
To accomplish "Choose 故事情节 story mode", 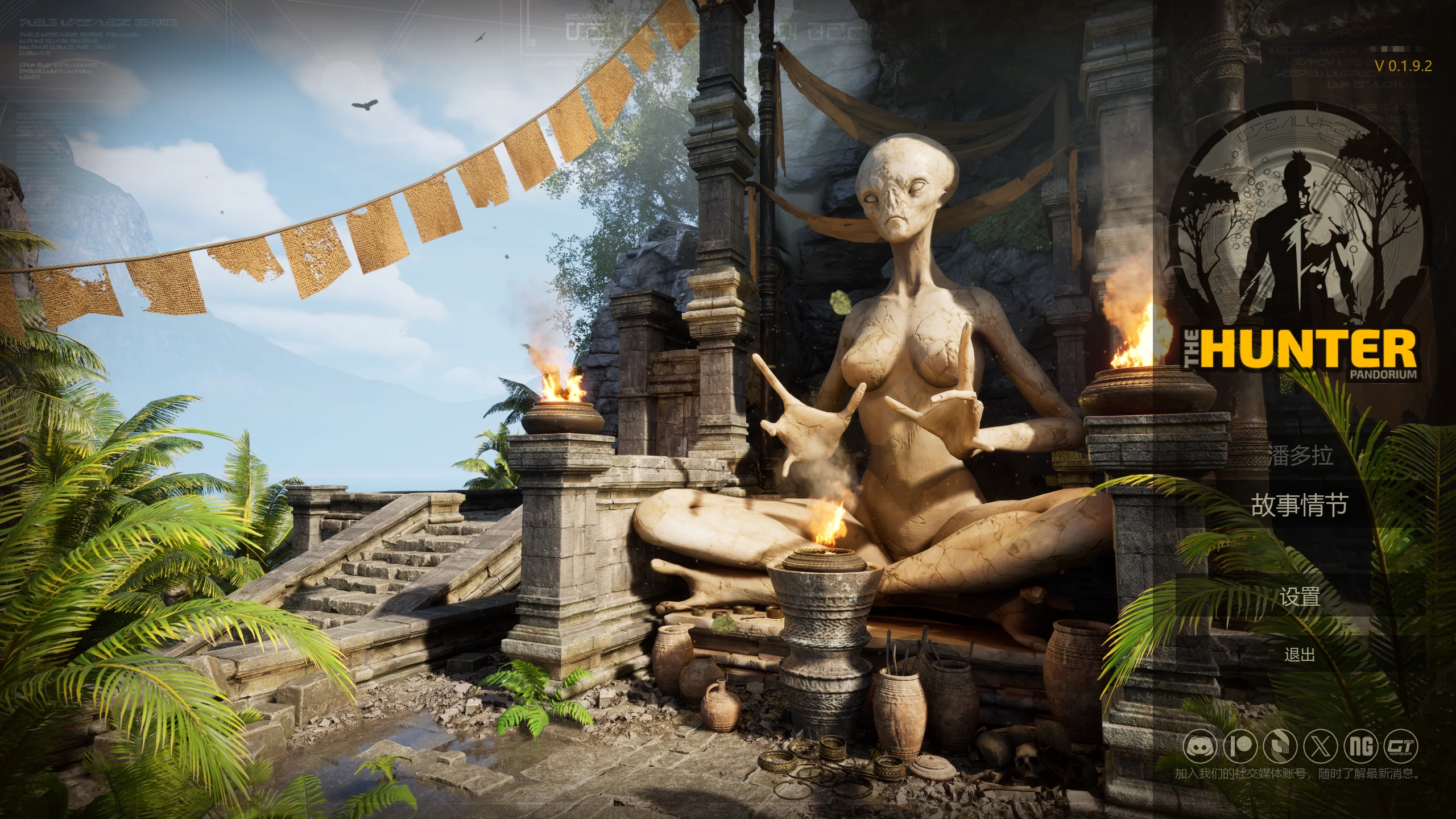I will (1300, 504).
